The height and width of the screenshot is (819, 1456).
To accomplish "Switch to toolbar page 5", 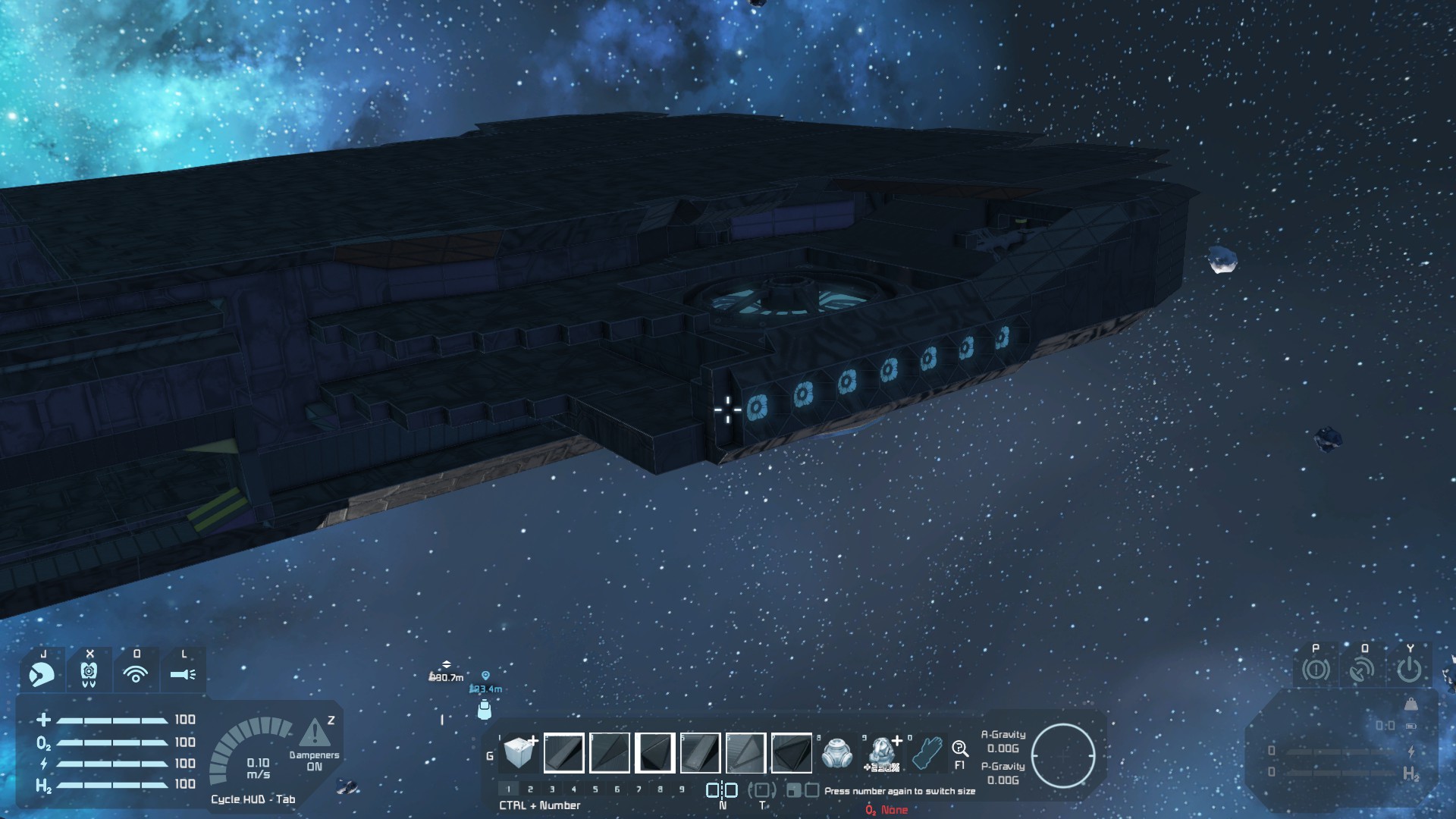I will click(x=595, y=789).
